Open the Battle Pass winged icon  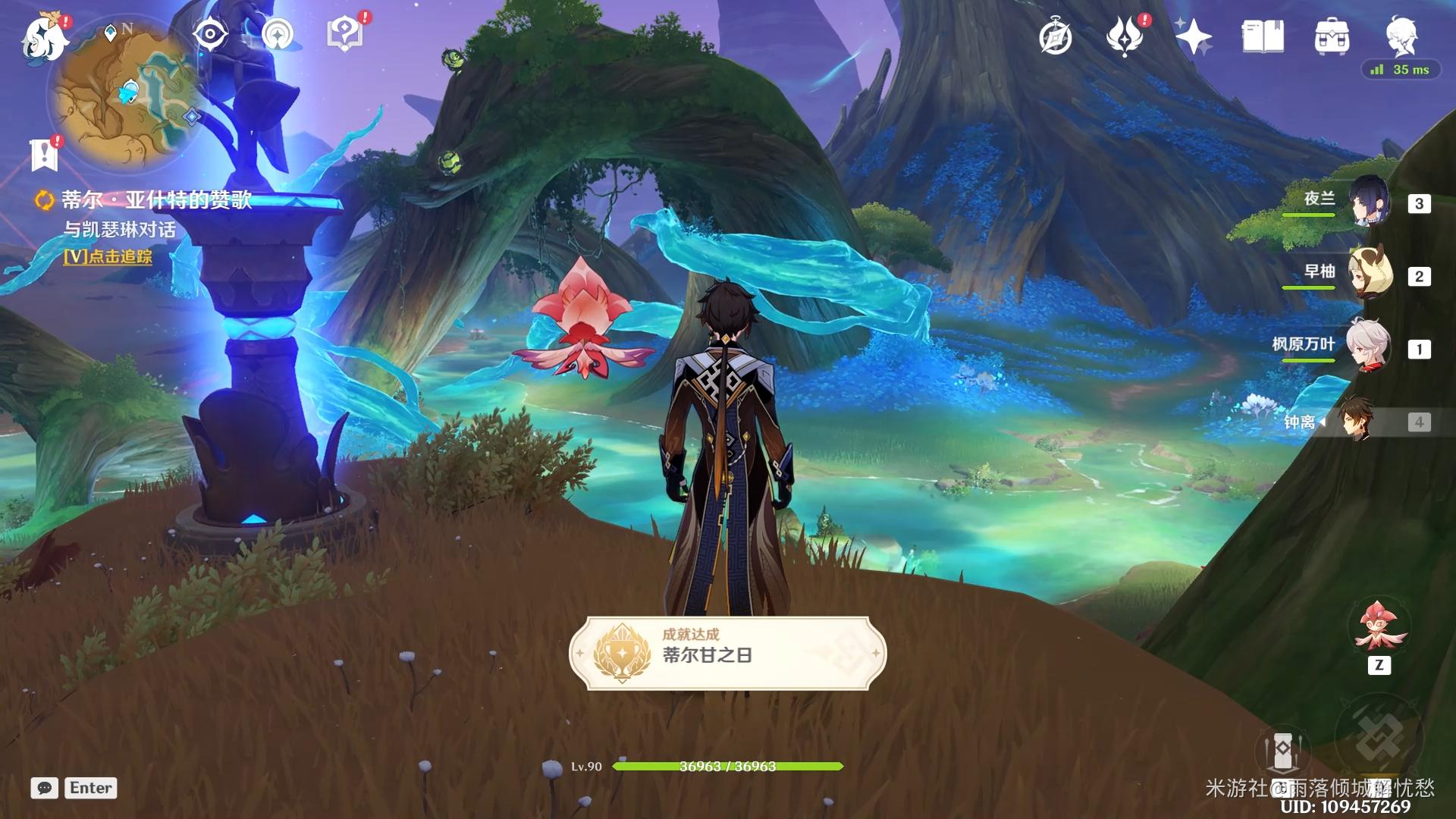click(1125, 36)
